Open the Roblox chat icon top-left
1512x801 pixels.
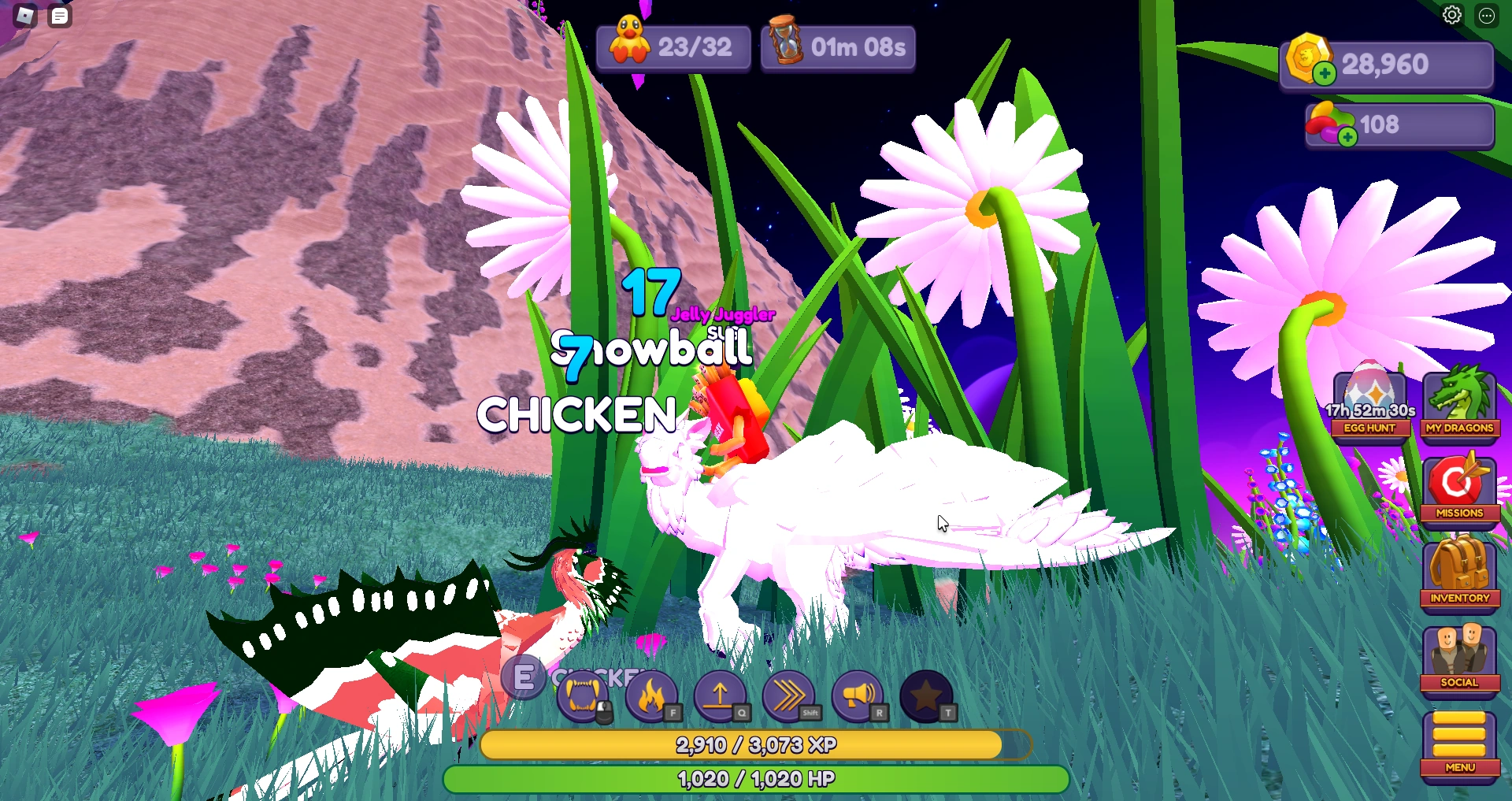click(x=59, y=15)
